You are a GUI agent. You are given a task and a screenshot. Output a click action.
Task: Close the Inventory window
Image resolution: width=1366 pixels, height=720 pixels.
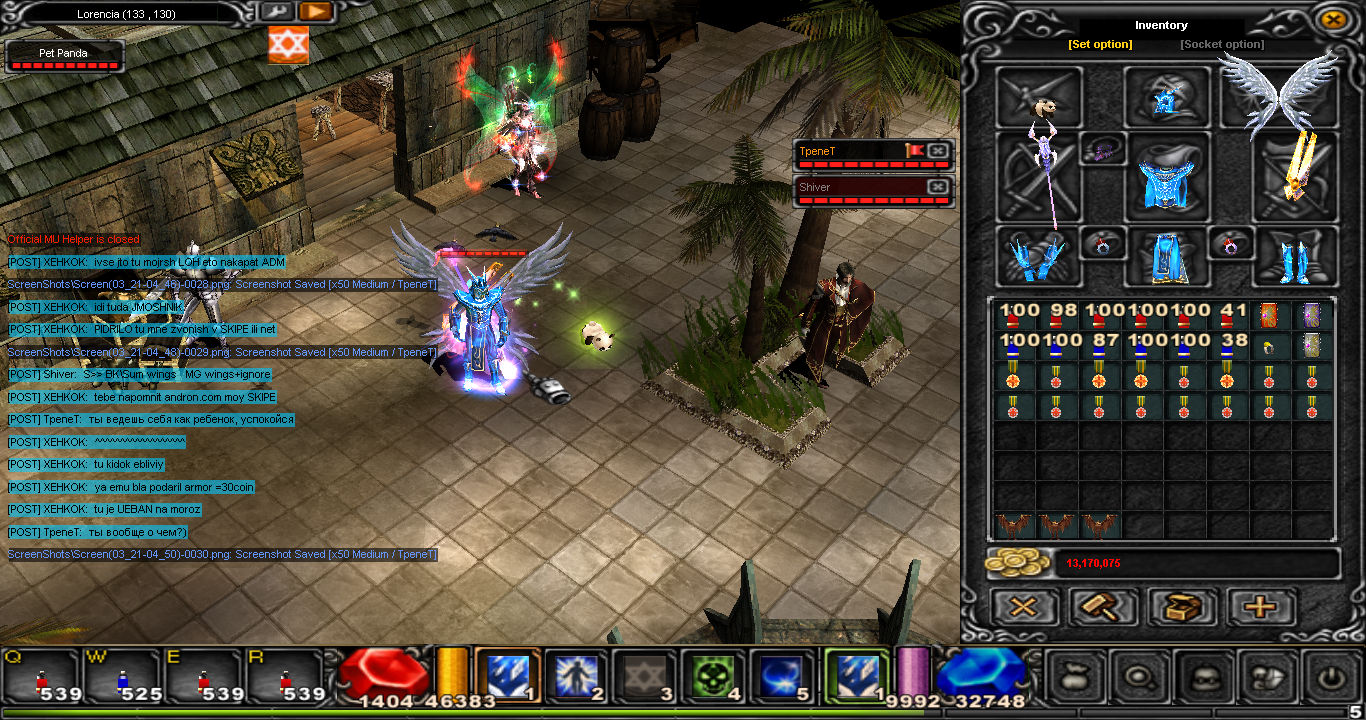pos(1332,19)
